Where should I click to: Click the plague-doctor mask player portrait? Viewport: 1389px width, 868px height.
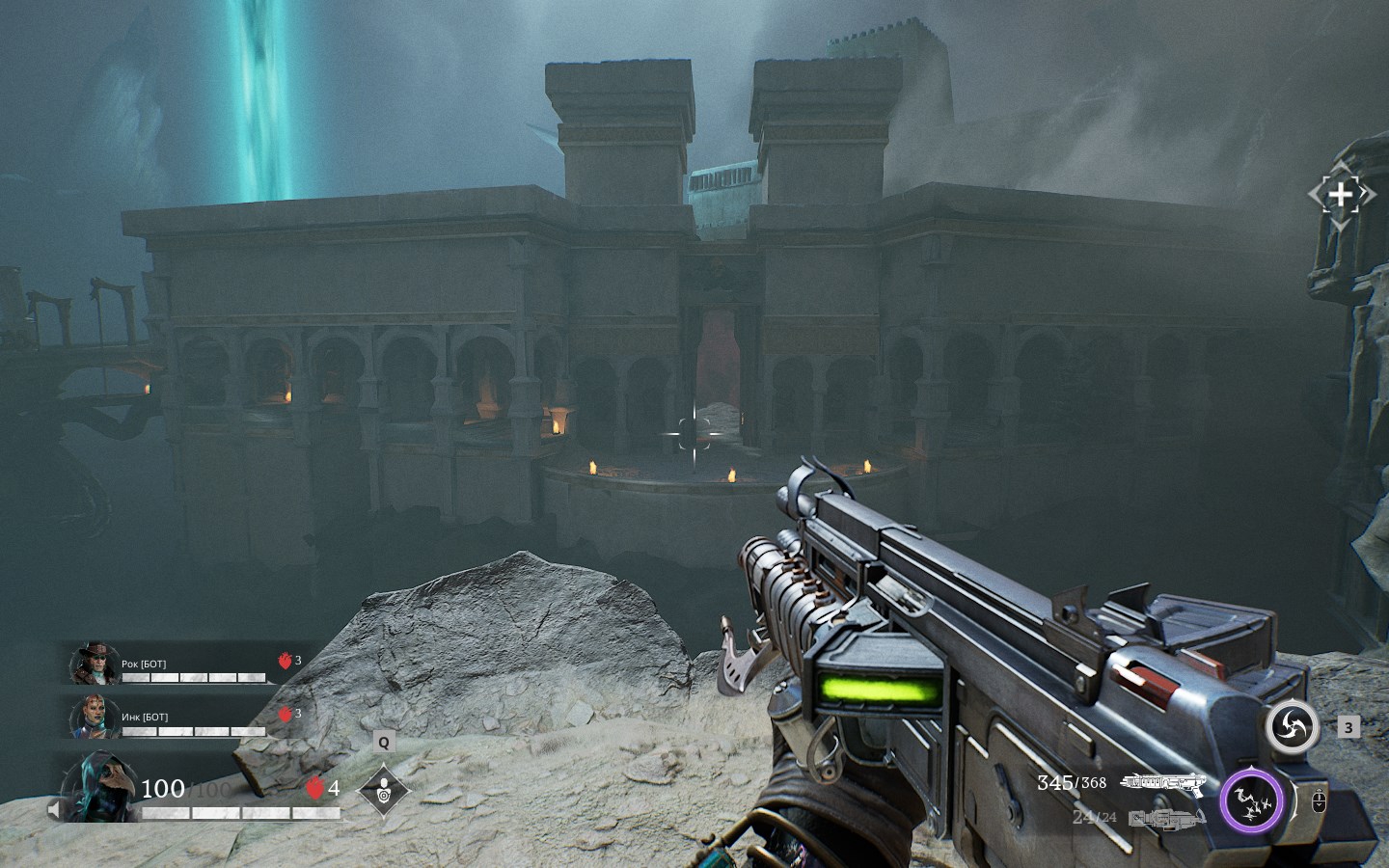click(x=98, y=789)
